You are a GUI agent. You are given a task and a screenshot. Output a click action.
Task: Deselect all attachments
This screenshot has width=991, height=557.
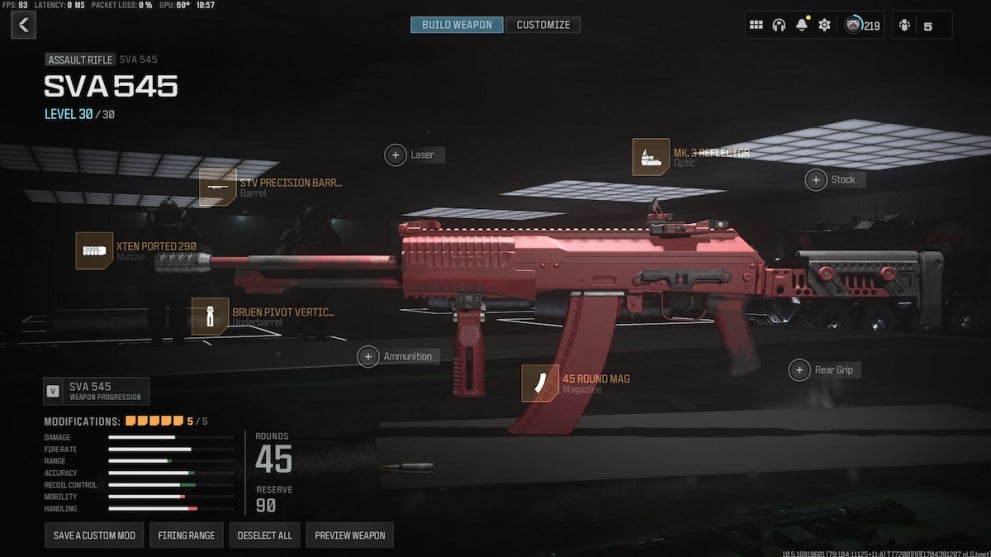(265, 535)
